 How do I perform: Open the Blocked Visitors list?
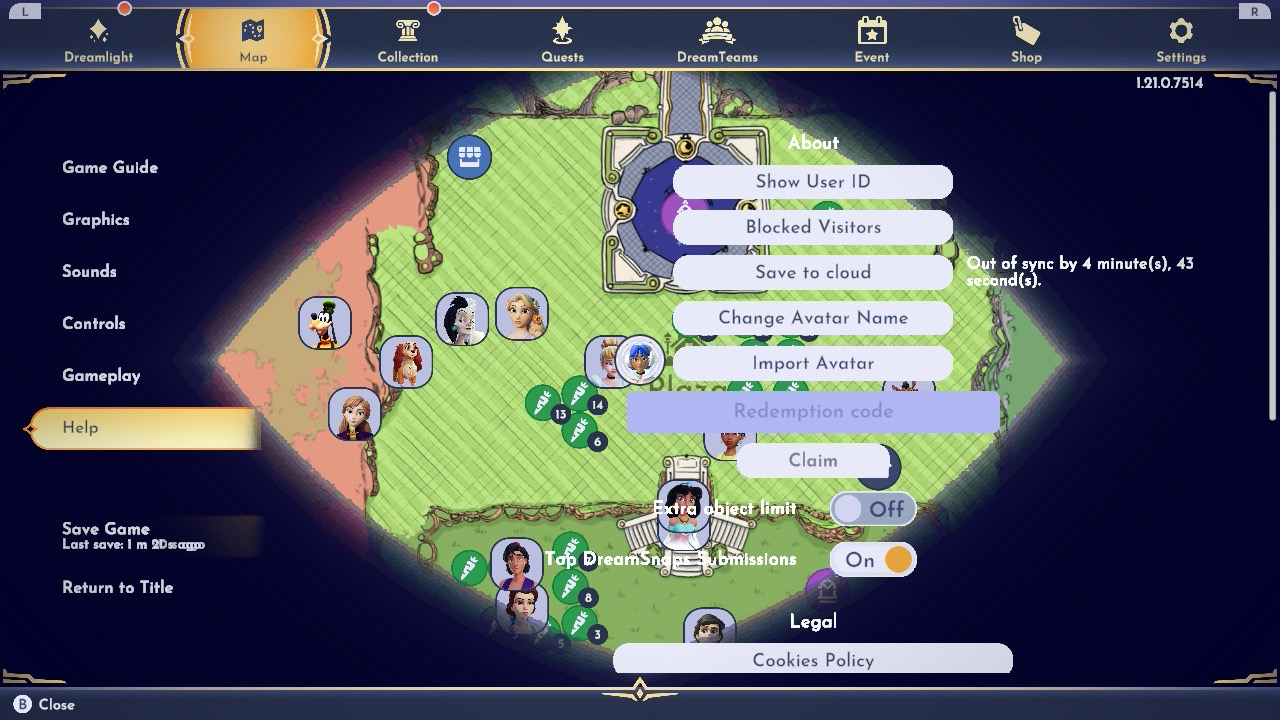pos(812,227)
